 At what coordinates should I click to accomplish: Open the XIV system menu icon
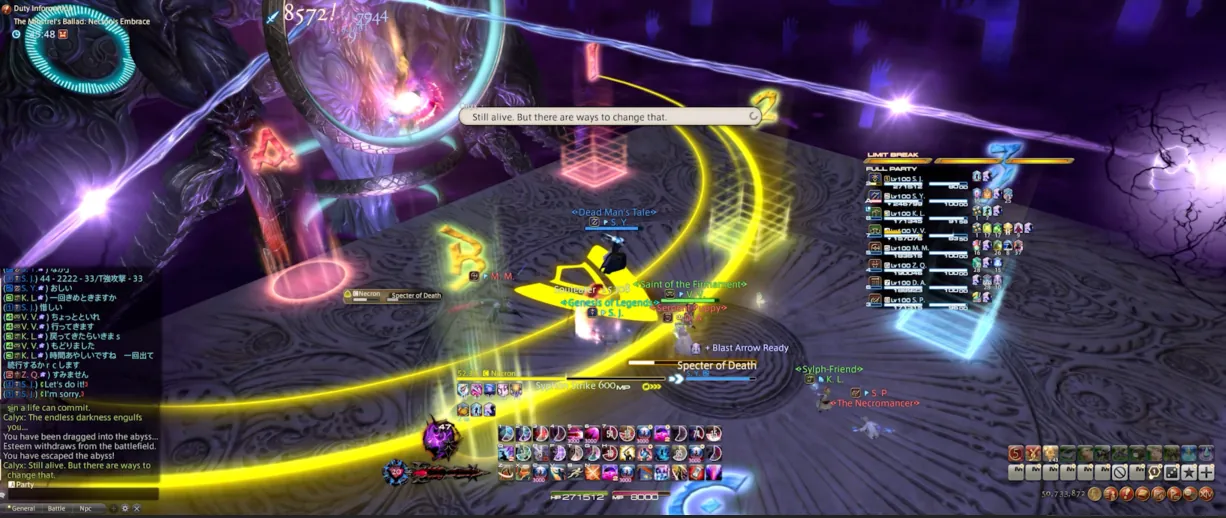click(x=1206, y=494)
